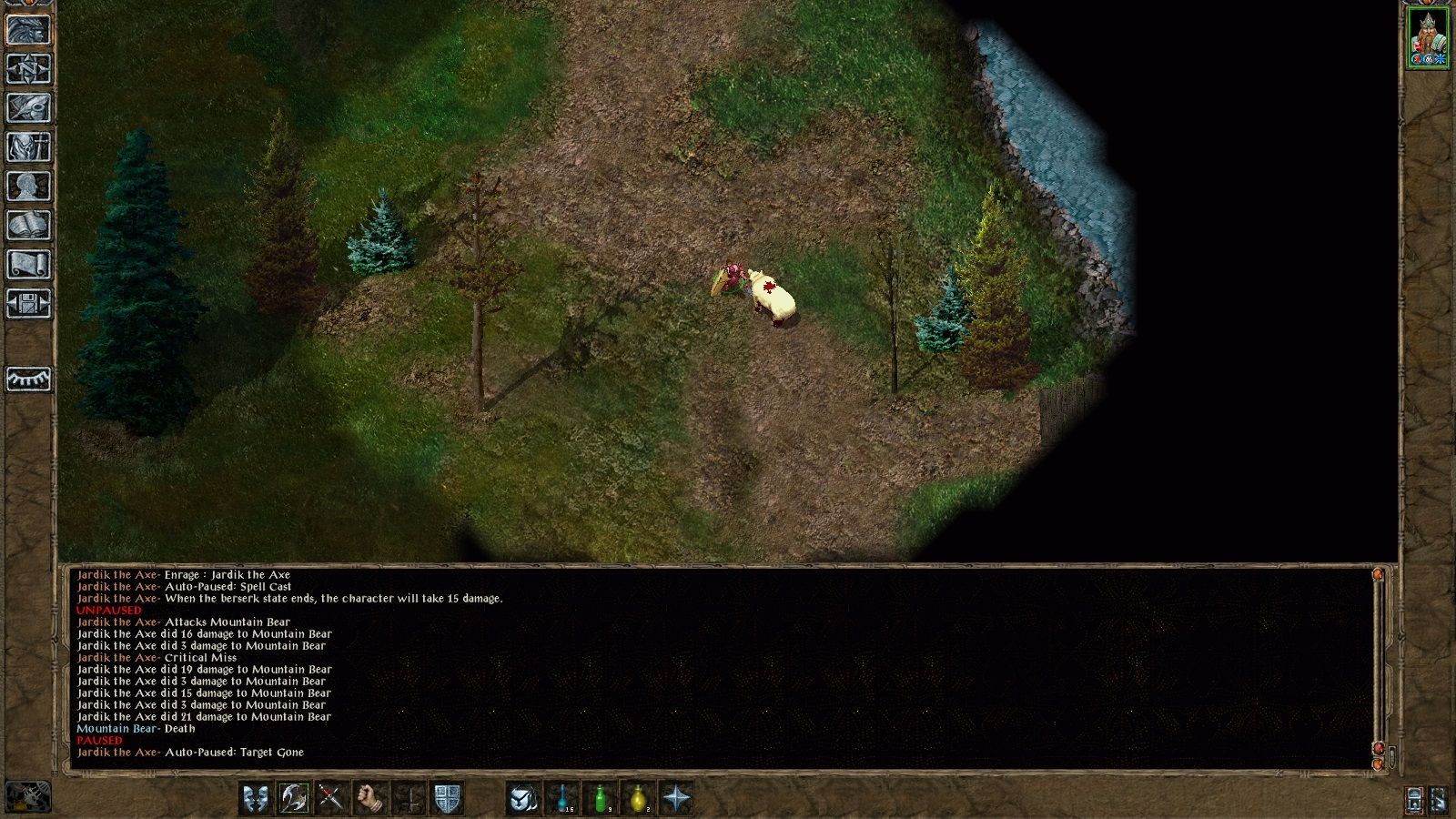Rest the party using the eye icon
Screen dimensions: 1456x819
point(27,378)
